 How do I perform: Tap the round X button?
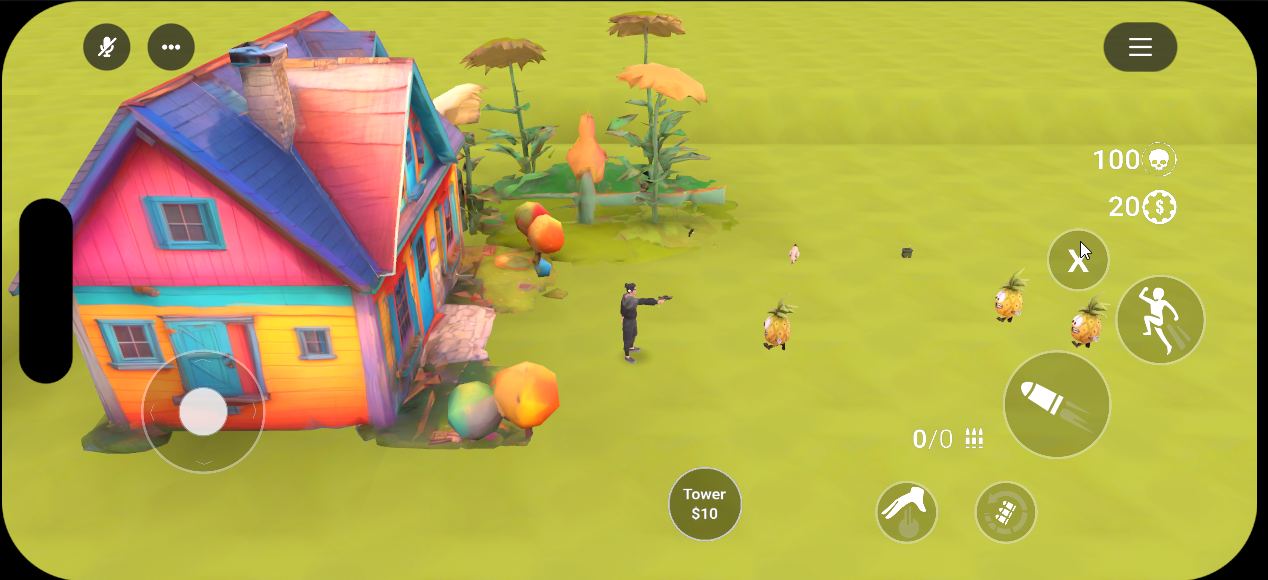pyautogui.click(x=1078, y=261)
